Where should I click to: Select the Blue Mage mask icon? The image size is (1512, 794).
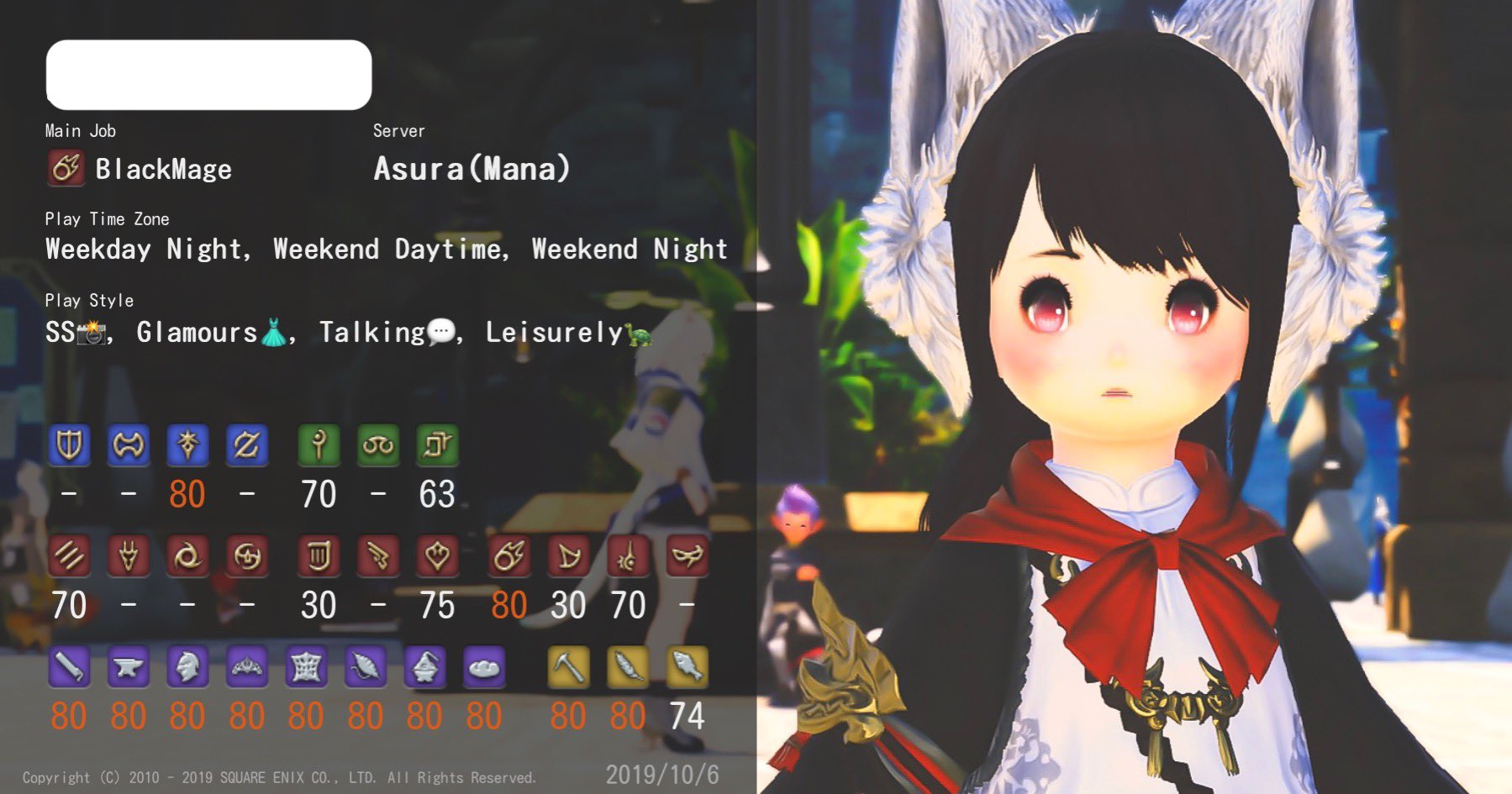coord(687,555)
